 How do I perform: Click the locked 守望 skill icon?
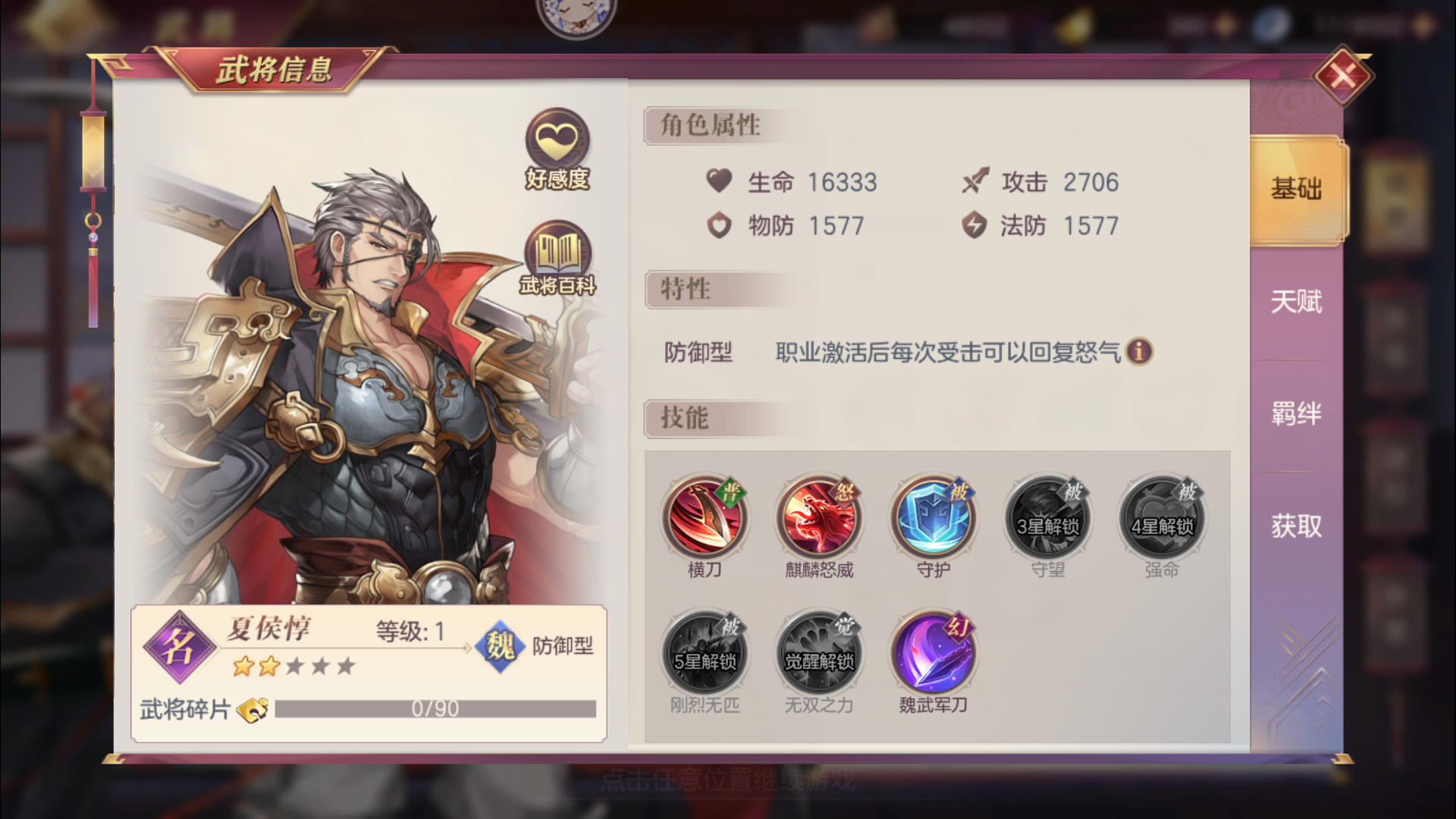[x=1047, y=518]
